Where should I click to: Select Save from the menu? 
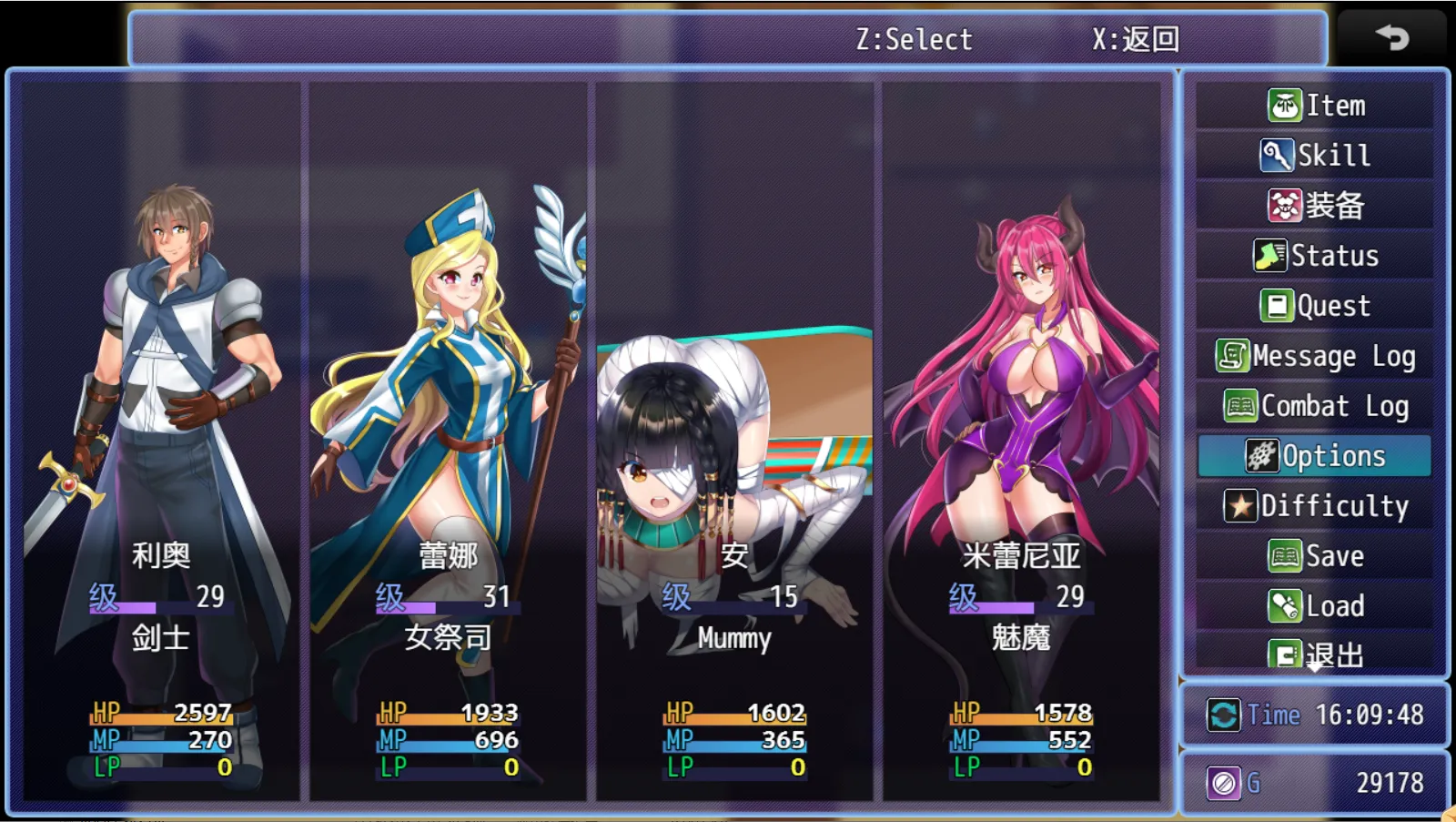(x=1315, y=556)
